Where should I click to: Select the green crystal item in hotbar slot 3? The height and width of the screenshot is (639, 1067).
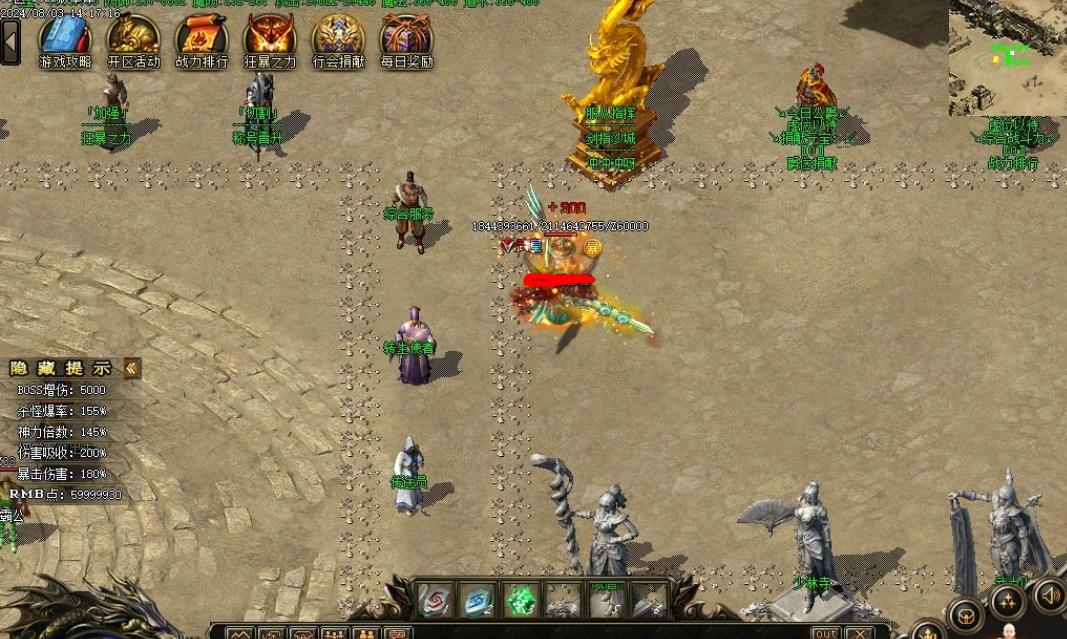point(520,600)
